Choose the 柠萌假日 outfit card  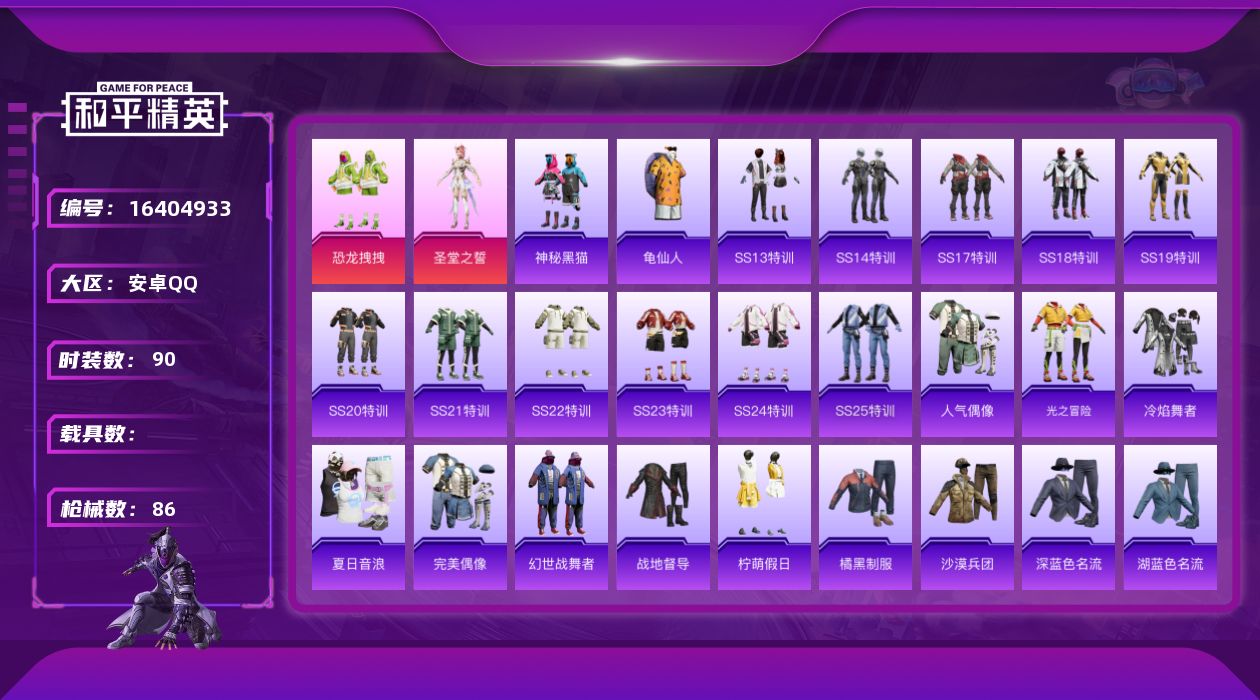pos(764,517)
